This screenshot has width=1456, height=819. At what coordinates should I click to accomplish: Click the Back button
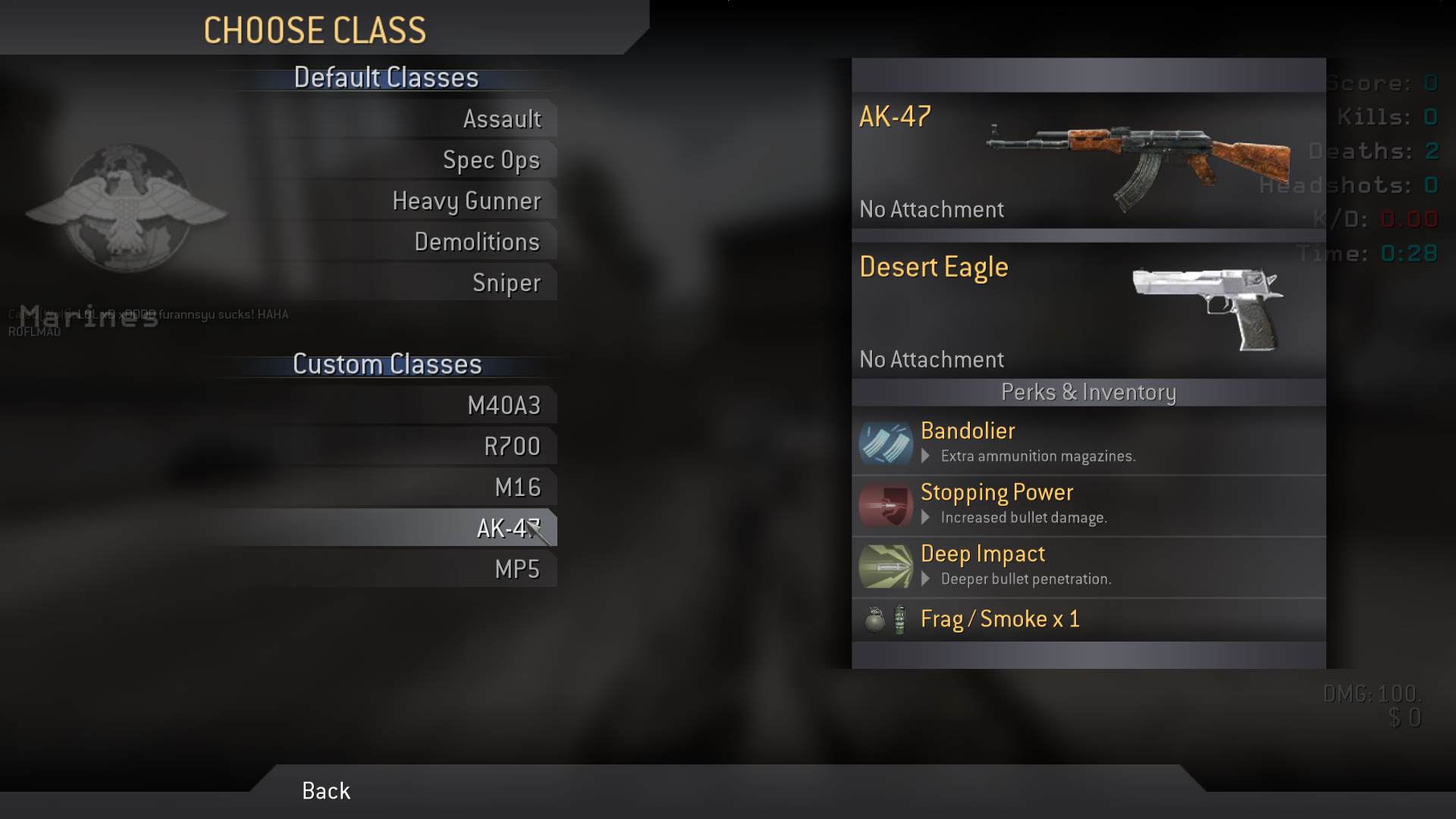(326, 791)
